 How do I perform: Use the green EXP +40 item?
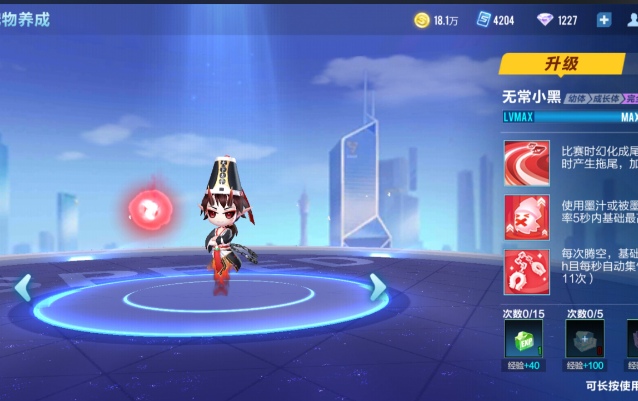[524, 340]
